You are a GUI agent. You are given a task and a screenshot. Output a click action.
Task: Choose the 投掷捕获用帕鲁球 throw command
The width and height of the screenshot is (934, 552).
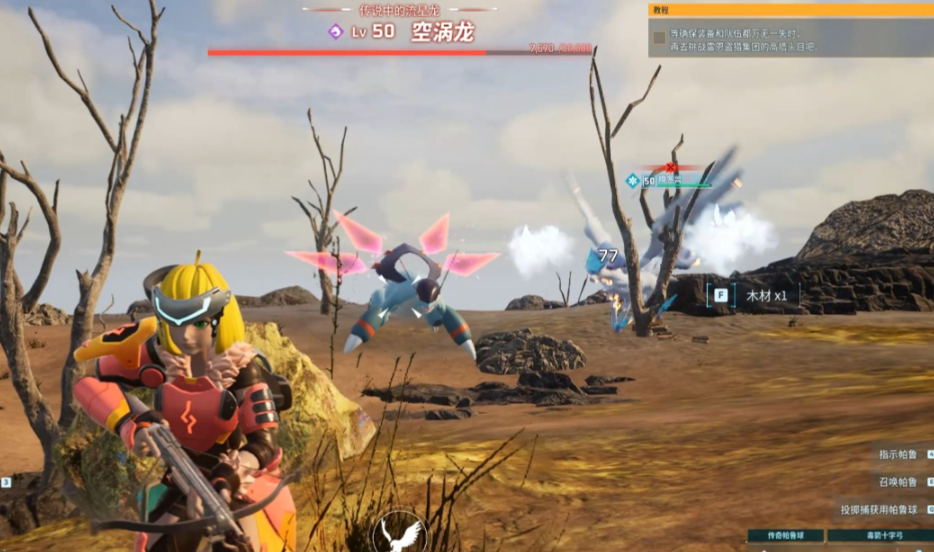point(881,509)
